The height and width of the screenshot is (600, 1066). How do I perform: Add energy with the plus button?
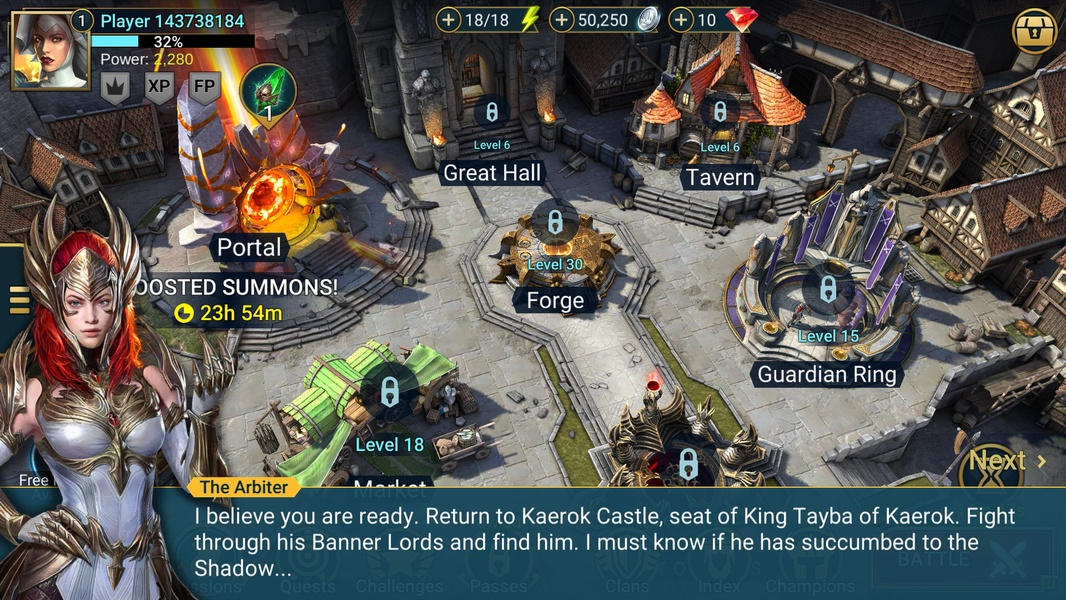449,20
